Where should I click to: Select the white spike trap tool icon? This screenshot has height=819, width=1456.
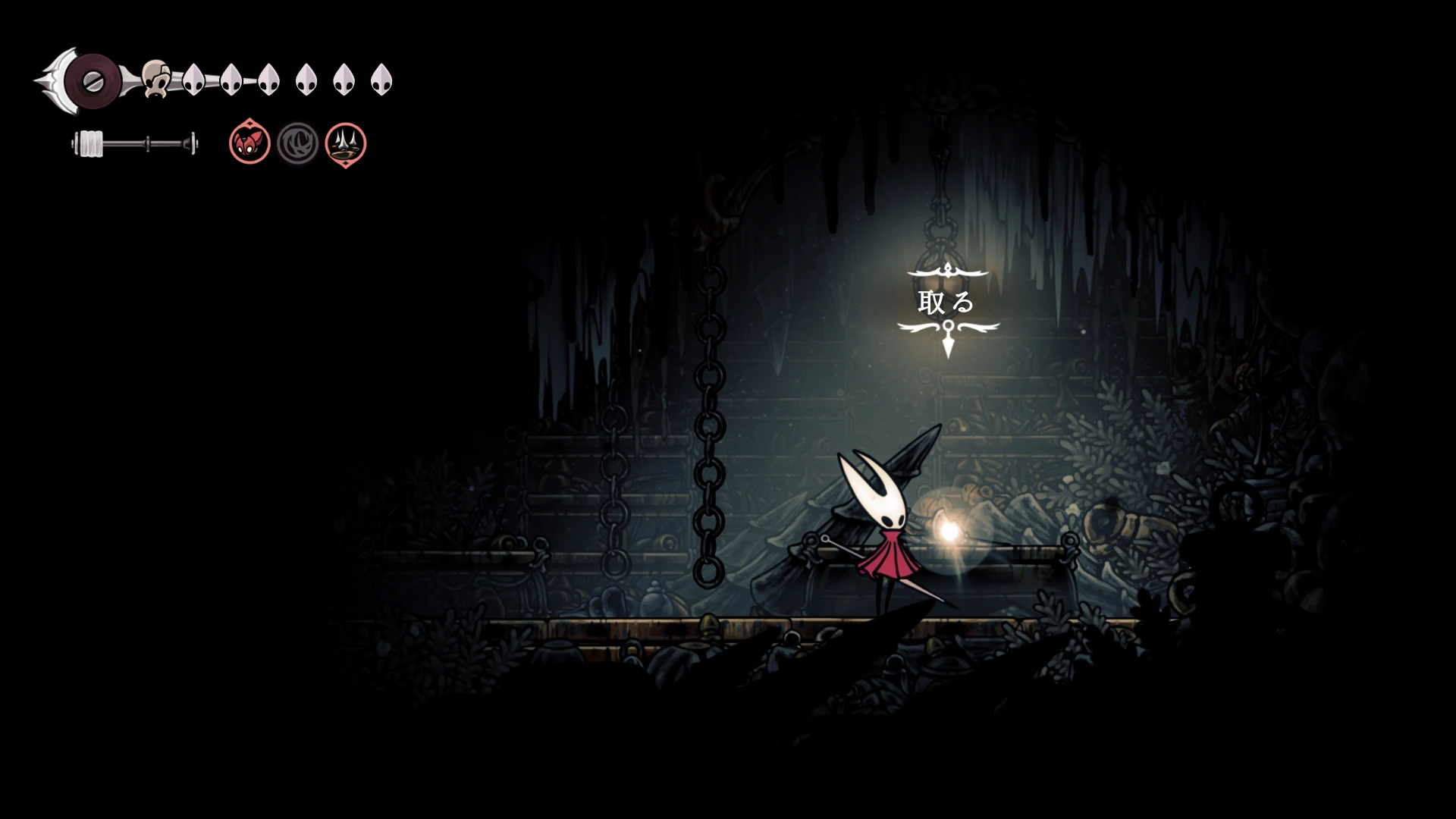346,143
